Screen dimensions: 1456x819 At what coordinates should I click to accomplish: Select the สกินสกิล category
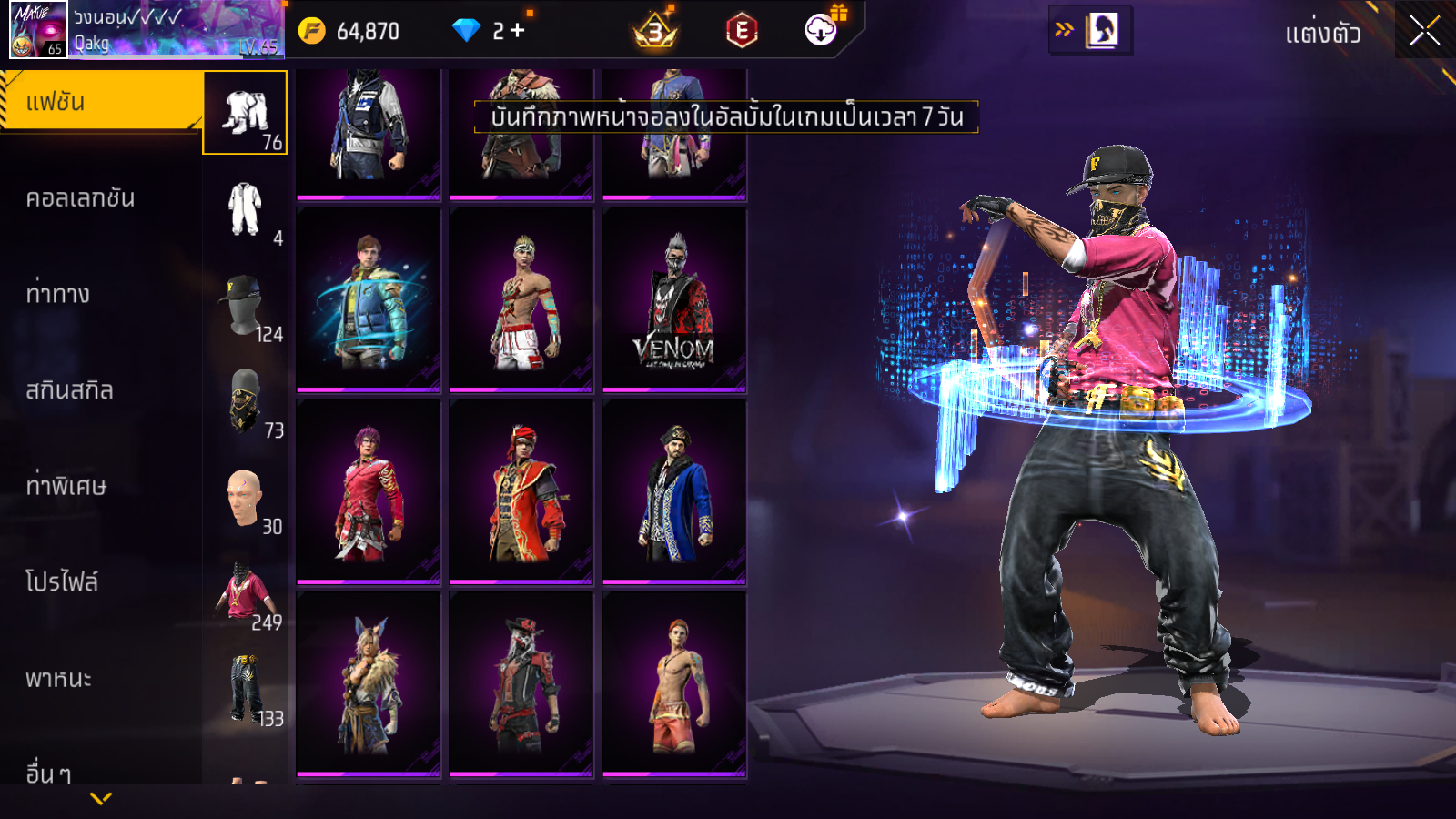click(x=69, y=390)
